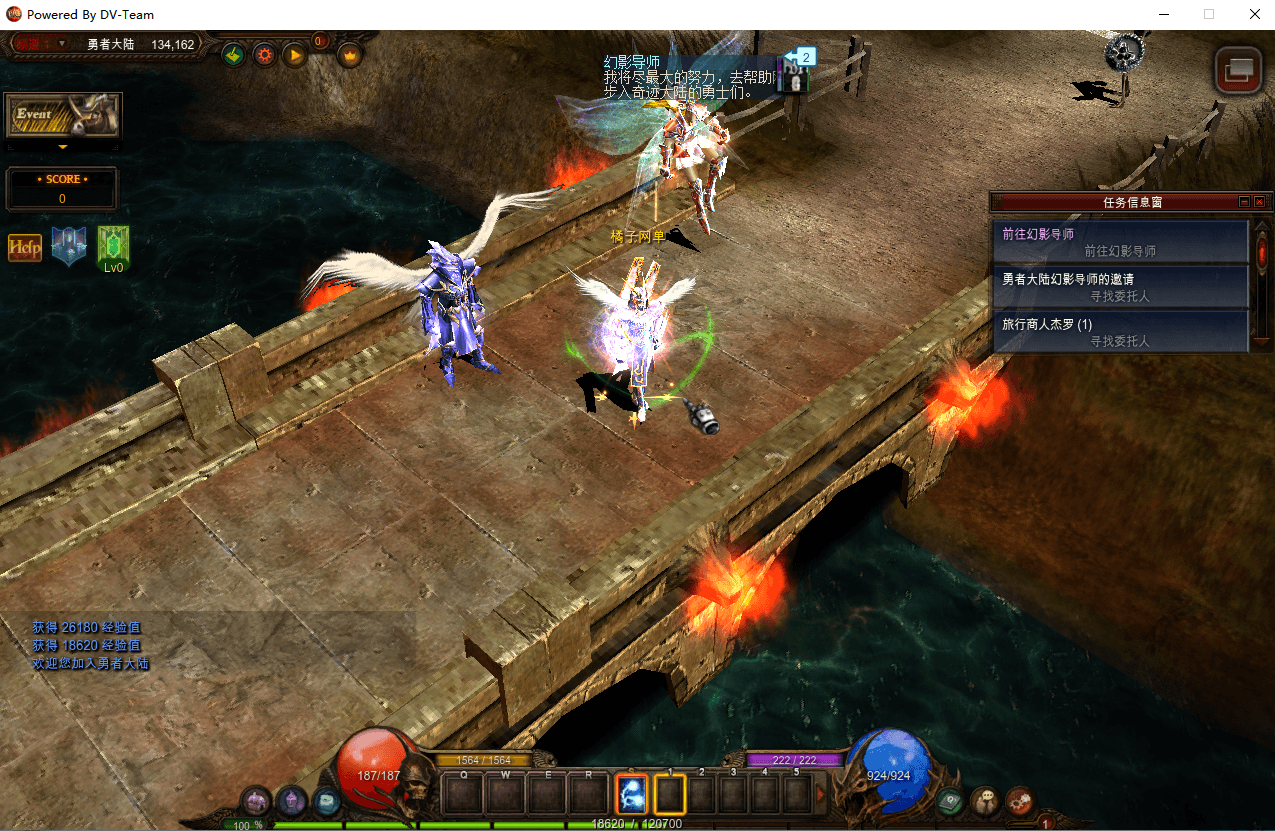Open the Event banner
The image size is (1275, 831).
tap(63, 116)
